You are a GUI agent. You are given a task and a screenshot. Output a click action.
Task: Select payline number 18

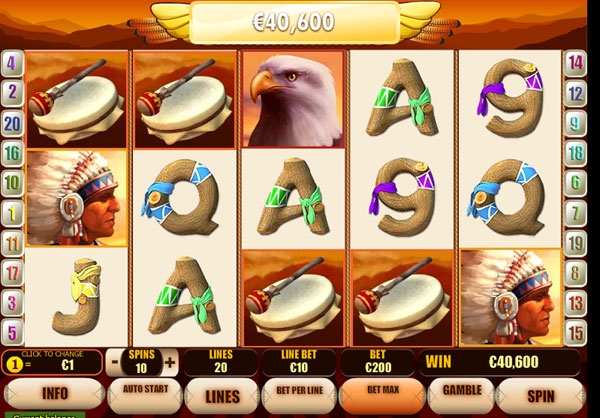click(x=575, y=153)
